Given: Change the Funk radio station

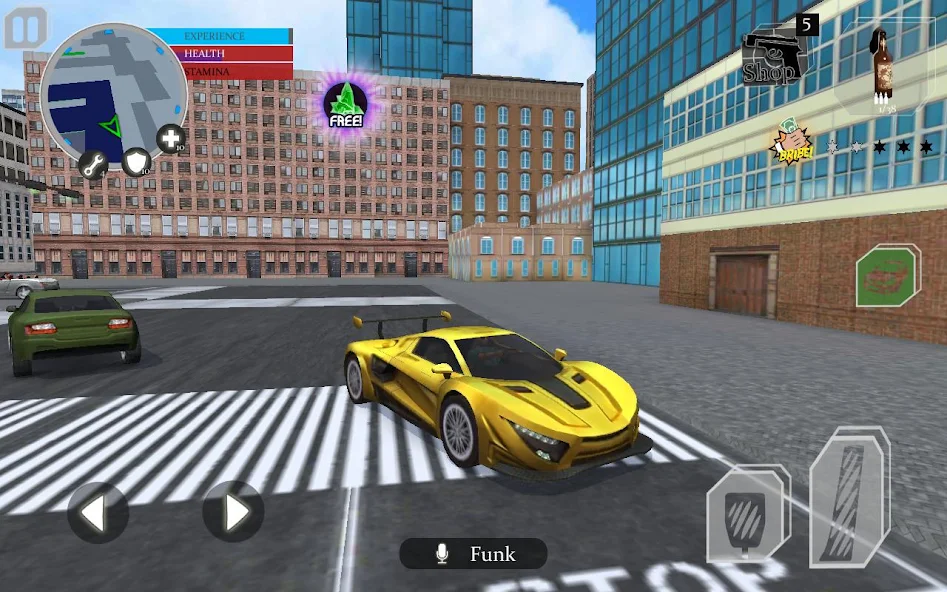Looking at the screenshot, I should click(474, 554).
